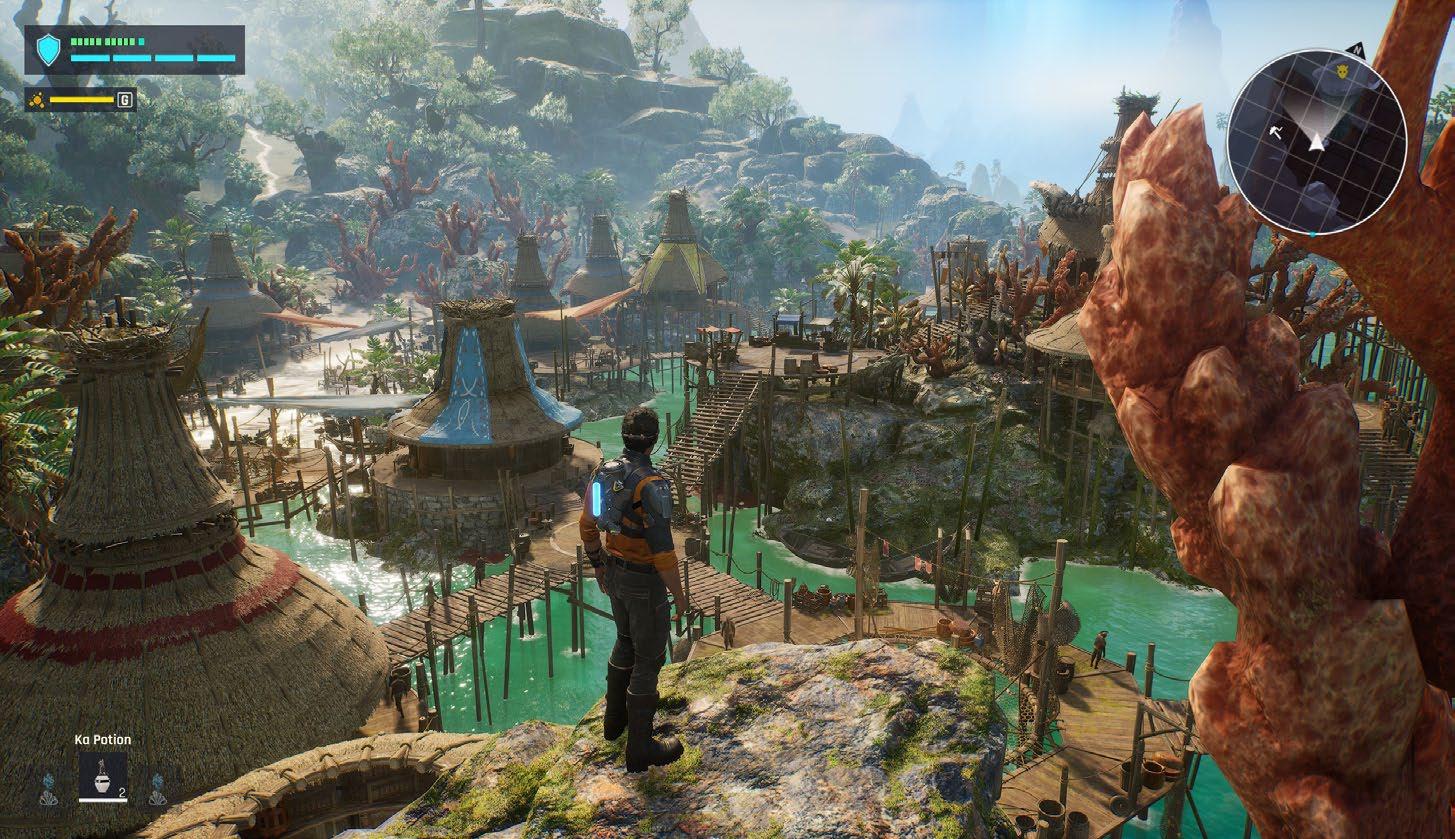Open the circular minimap

pyautogui.click(x=1316, y=141)
